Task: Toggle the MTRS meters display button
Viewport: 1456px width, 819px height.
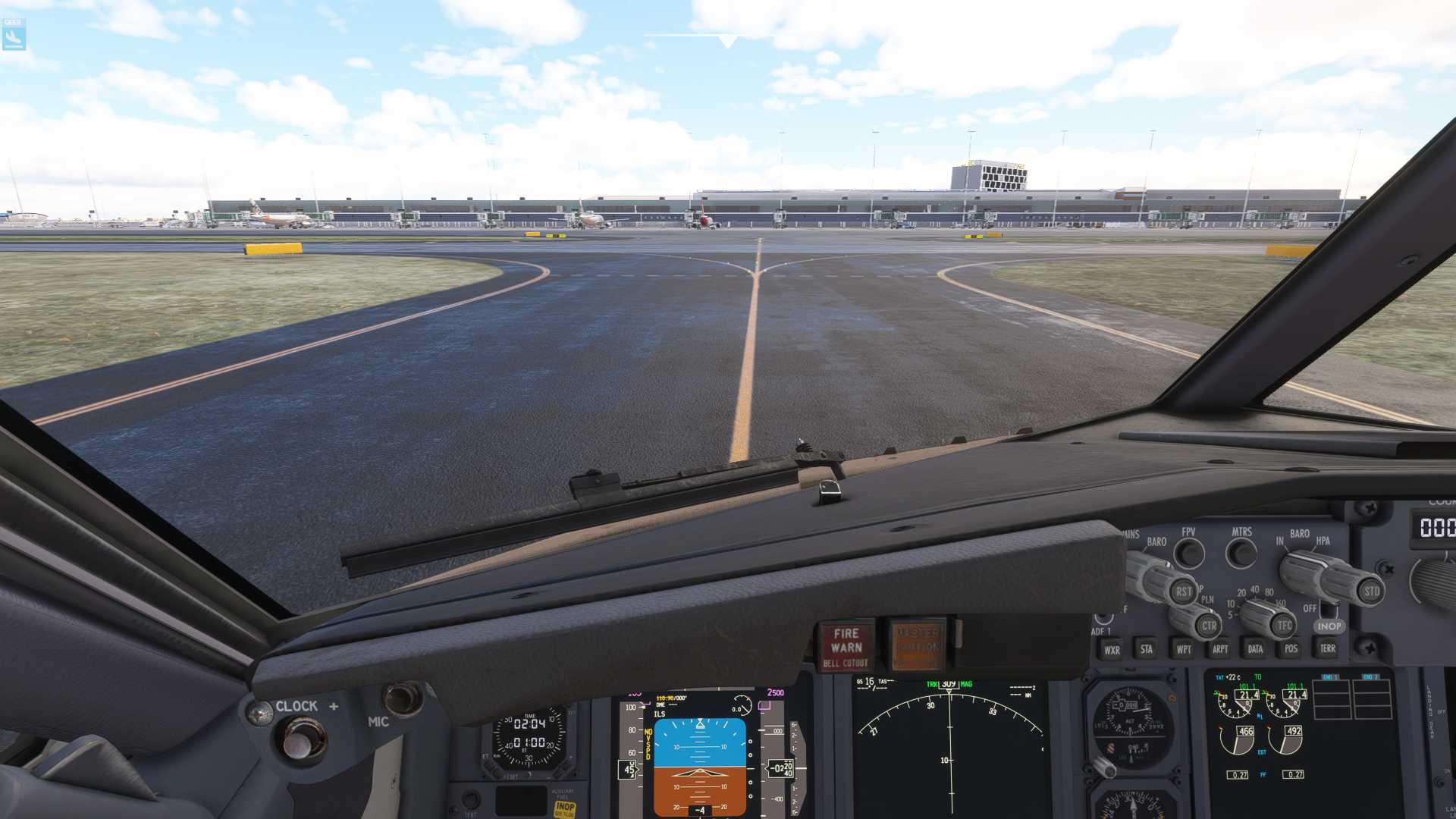Action: click(1240, 551)
